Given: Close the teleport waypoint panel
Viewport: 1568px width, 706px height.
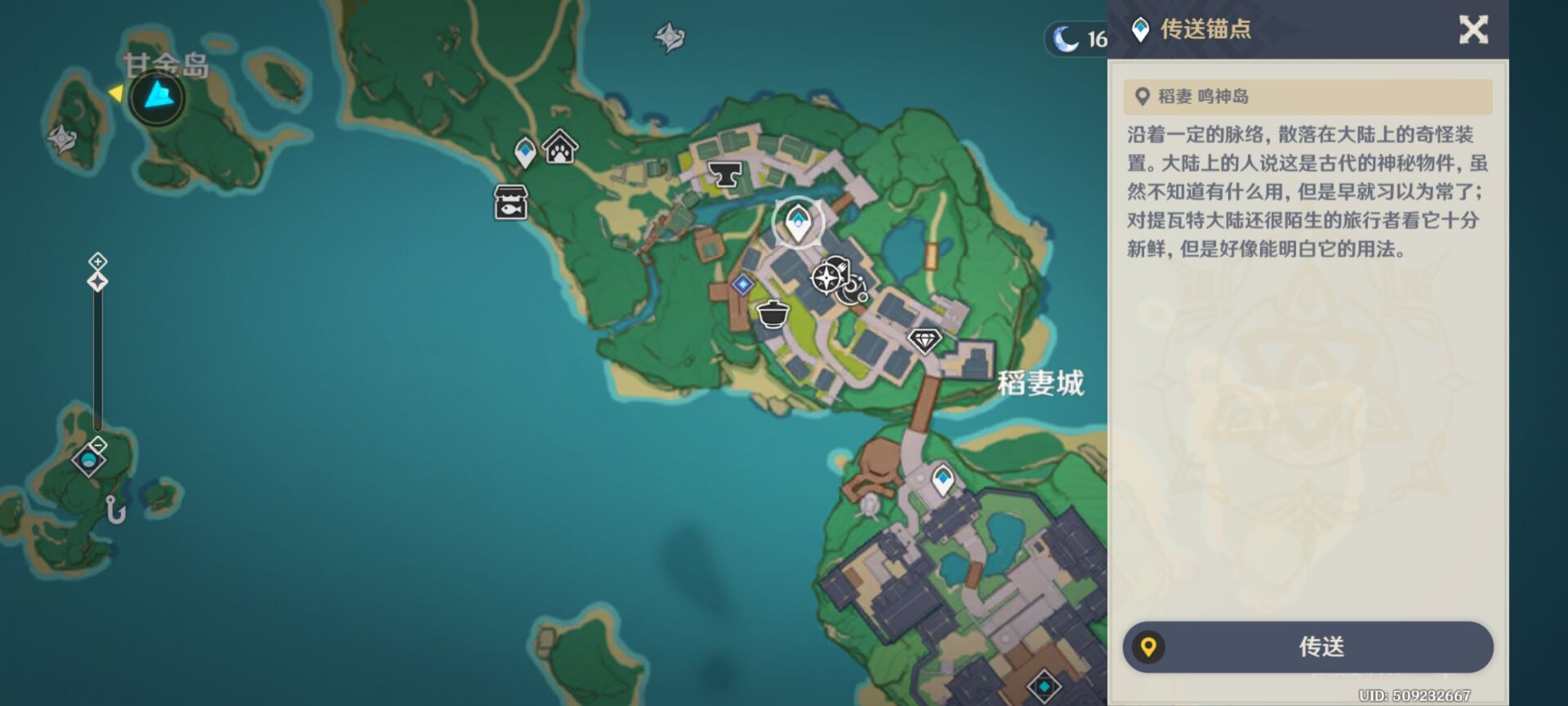Looking at the screenshot, I should coord(1473,30).
